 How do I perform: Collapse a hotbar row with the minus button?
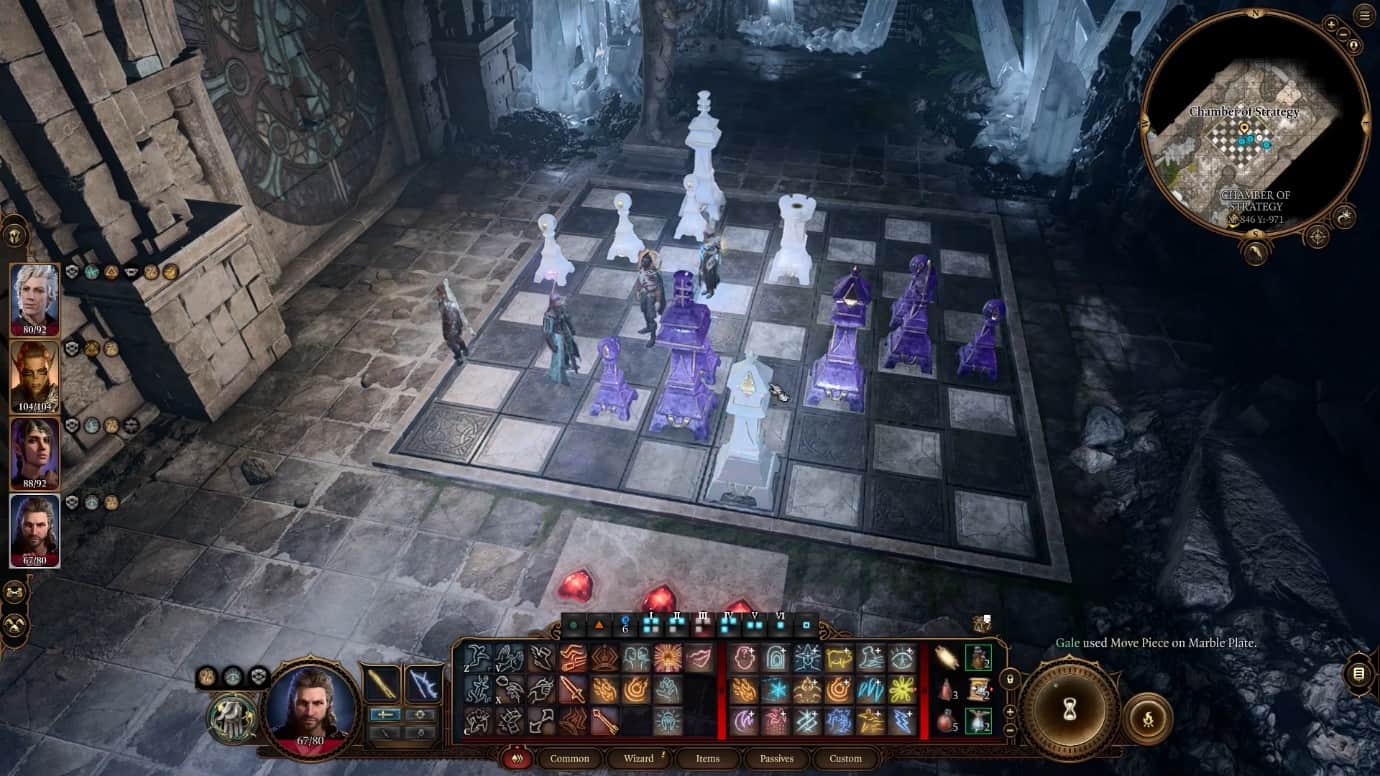pyautogui.click(x=1008, y=729)
